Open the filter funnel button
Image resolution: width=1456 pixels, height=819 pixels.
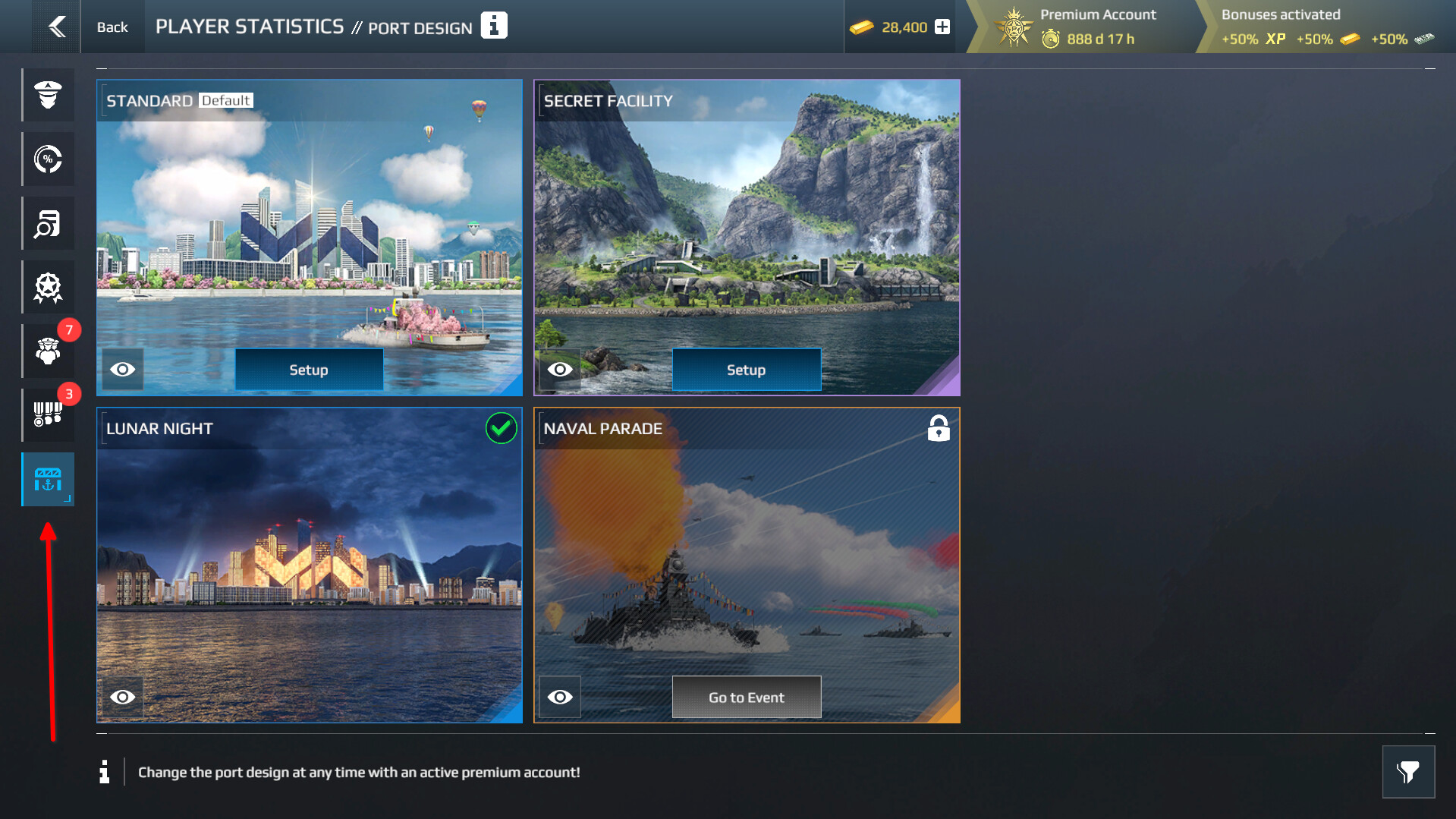point(1408,772)
